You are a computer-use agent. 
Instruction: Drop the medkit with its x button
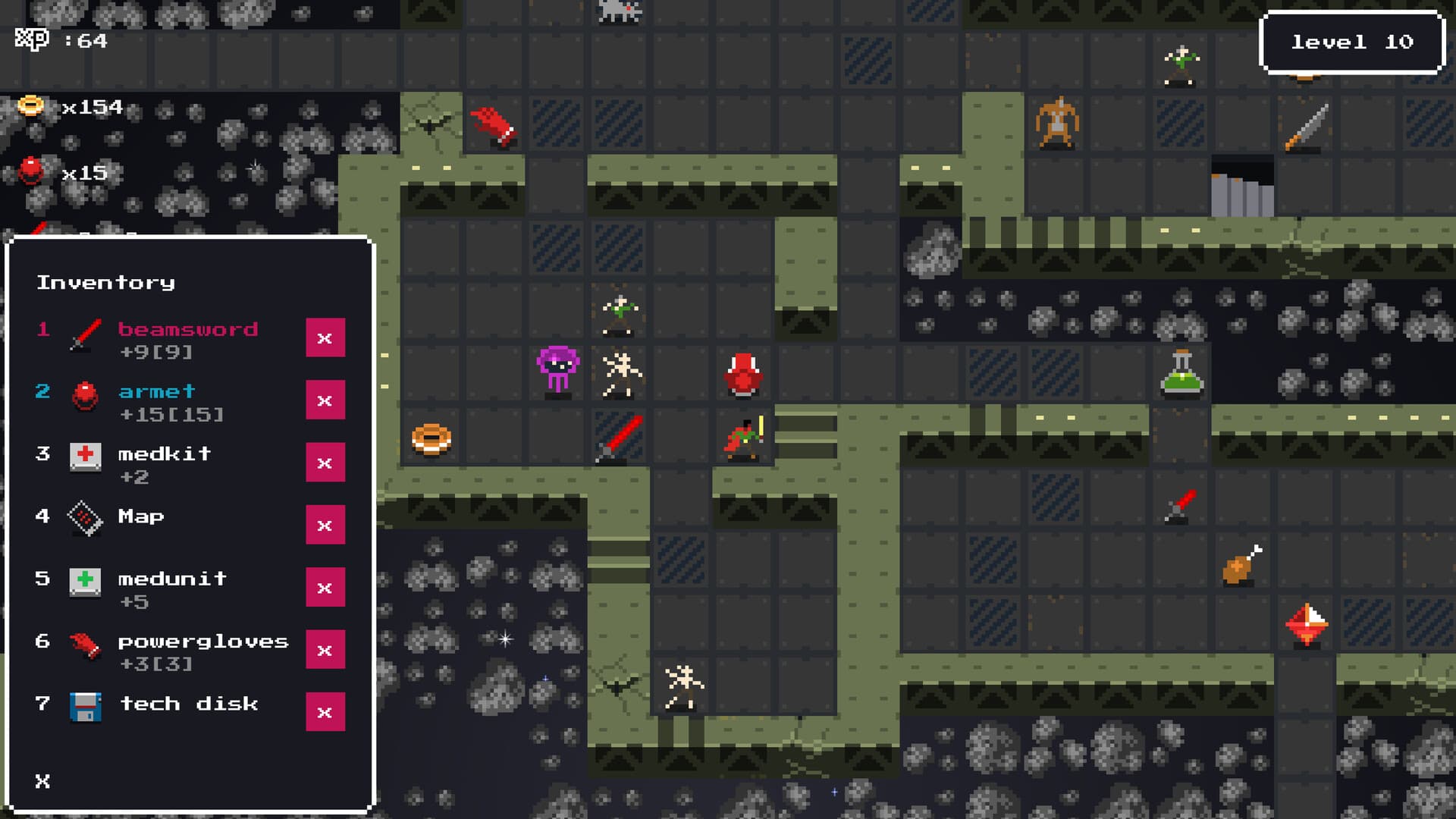(x=325, y=463)
